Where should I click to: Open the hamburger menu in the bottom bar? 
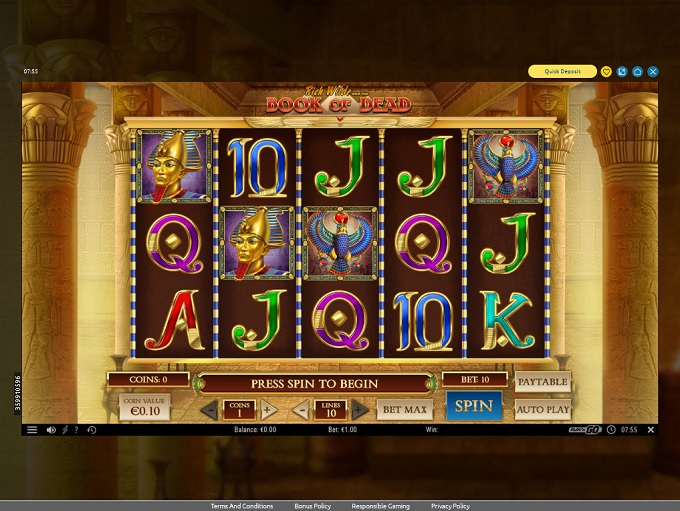[32, 430]
